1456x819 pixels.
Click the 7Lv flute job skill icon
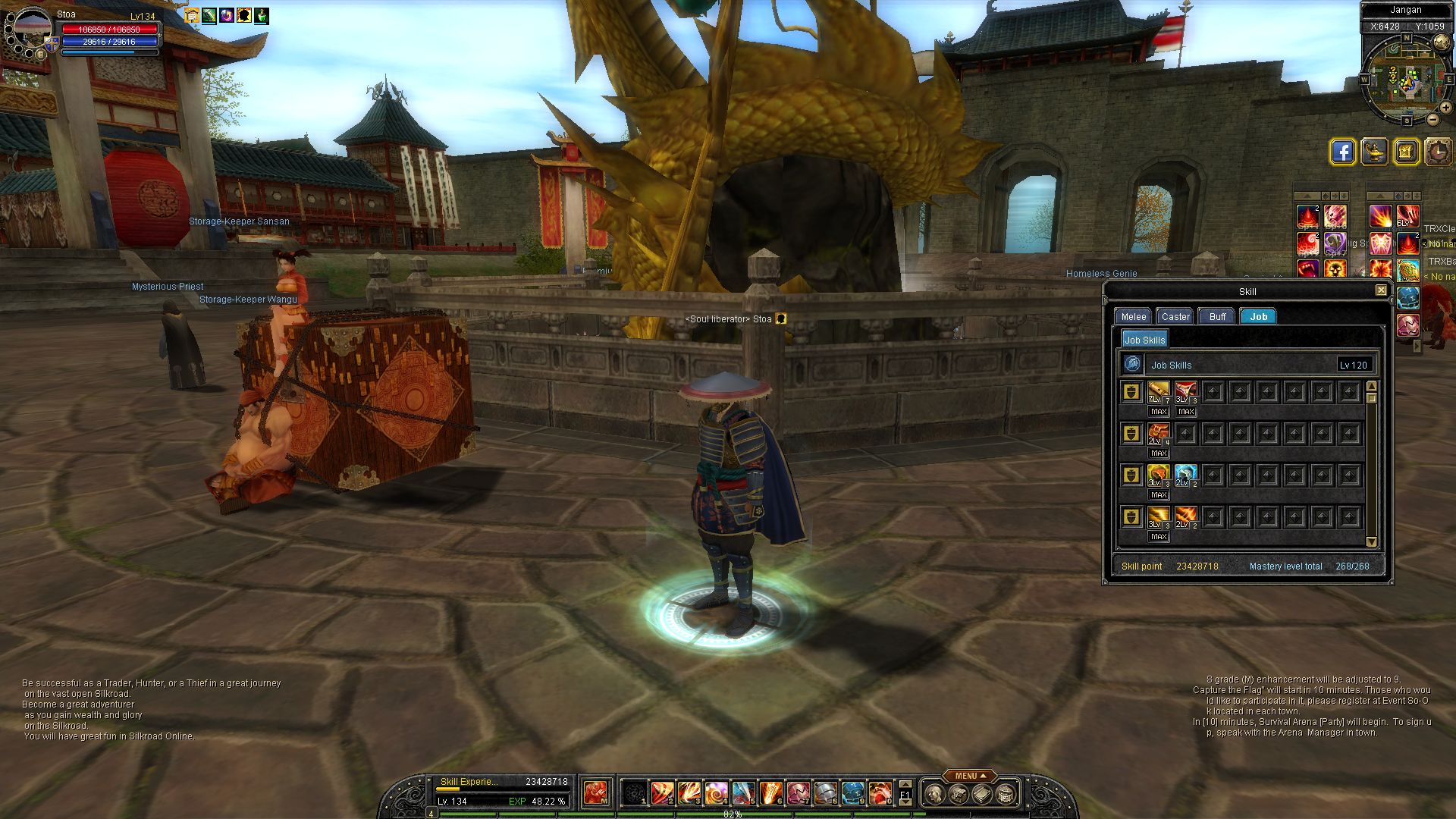[1158, 392]
